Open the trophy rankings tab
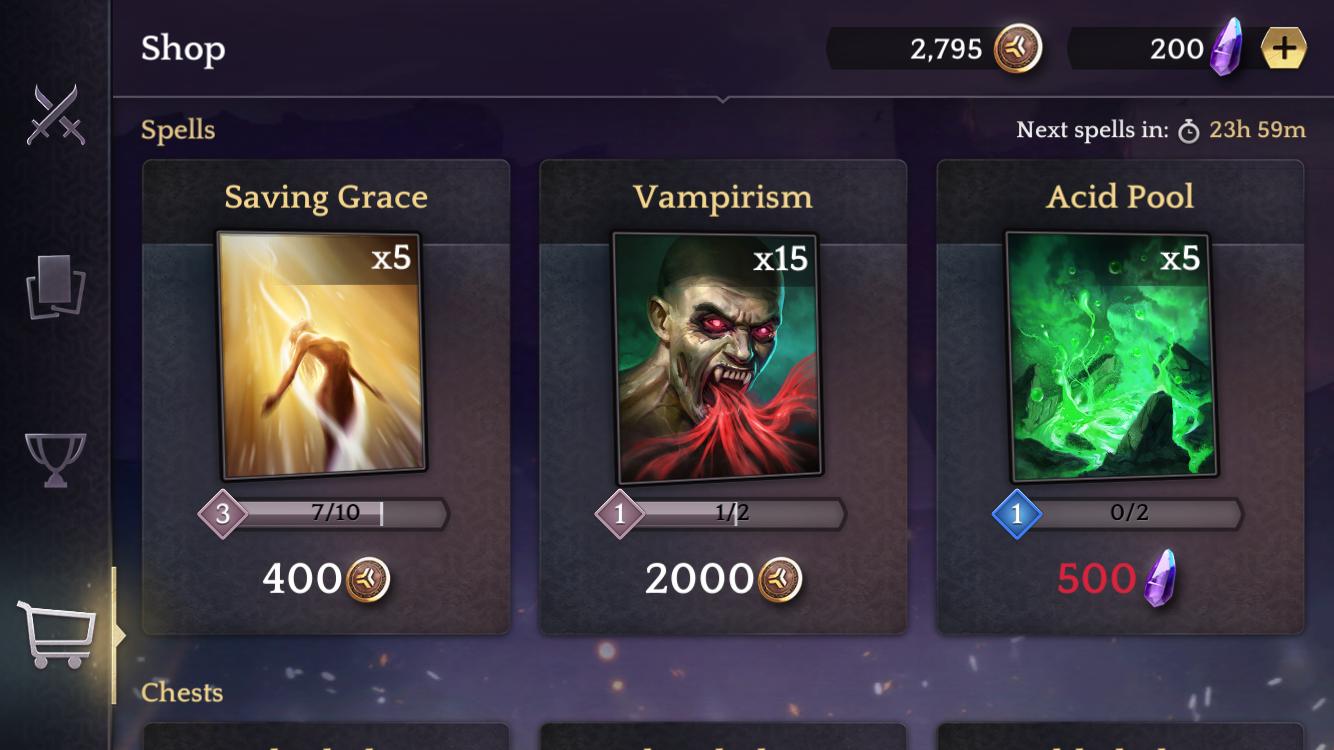 point(55,459)
